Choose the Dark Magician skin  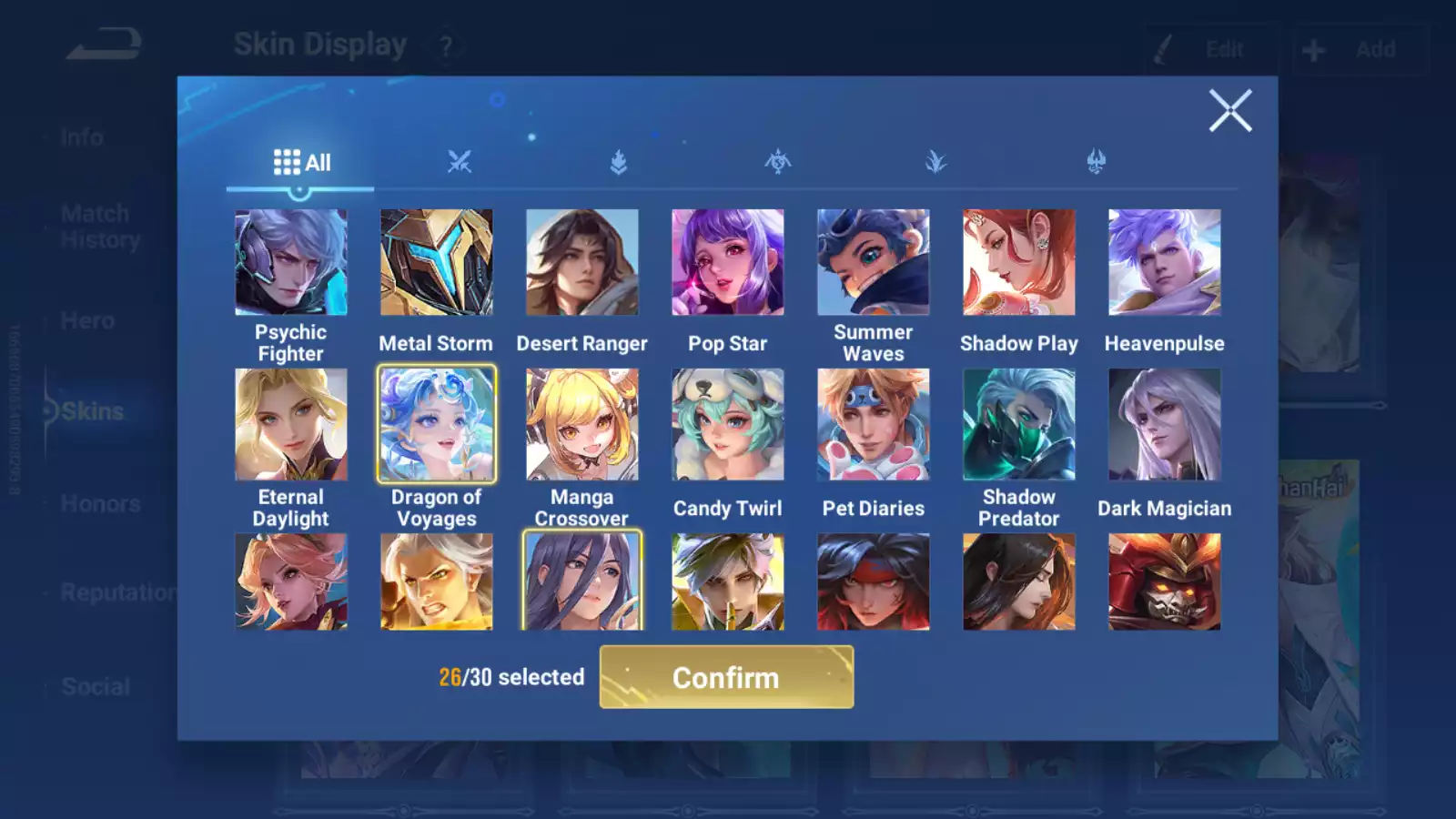1165,425
